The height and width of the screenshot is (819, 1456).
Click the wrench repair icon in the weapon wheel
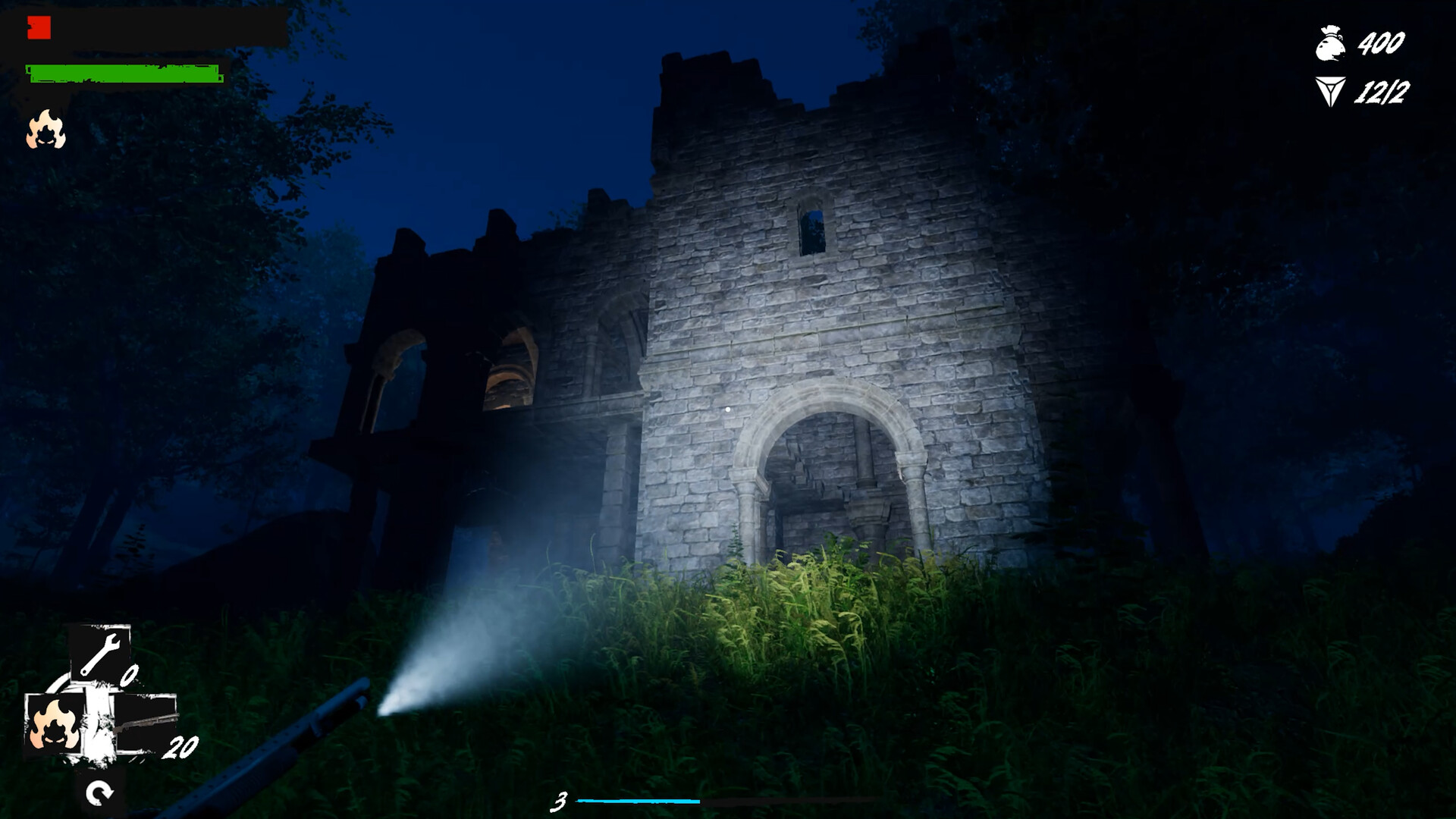pos(100,652)
